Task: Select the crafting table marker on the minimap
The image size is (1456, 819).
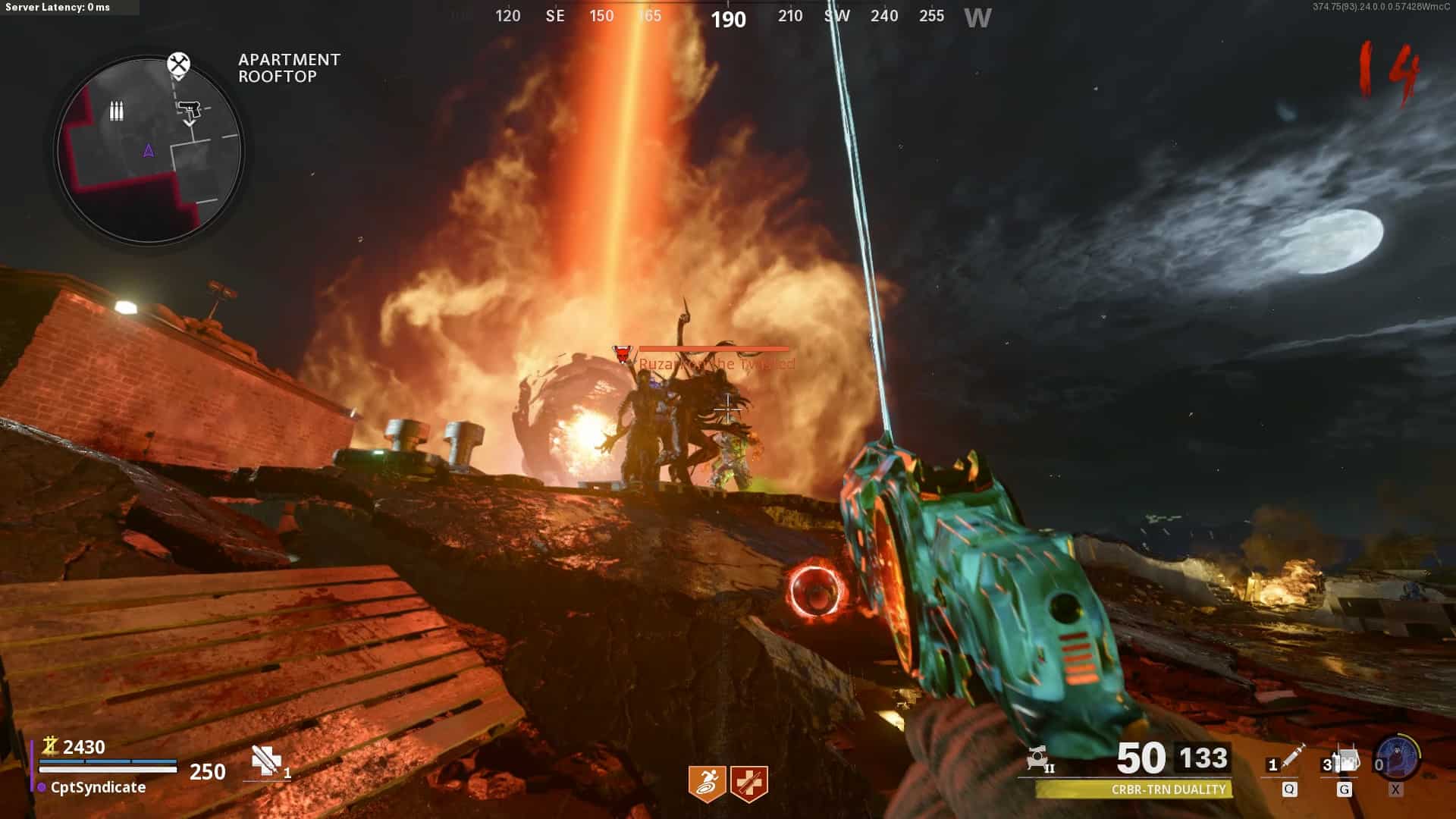Action: tap(178, 64)
